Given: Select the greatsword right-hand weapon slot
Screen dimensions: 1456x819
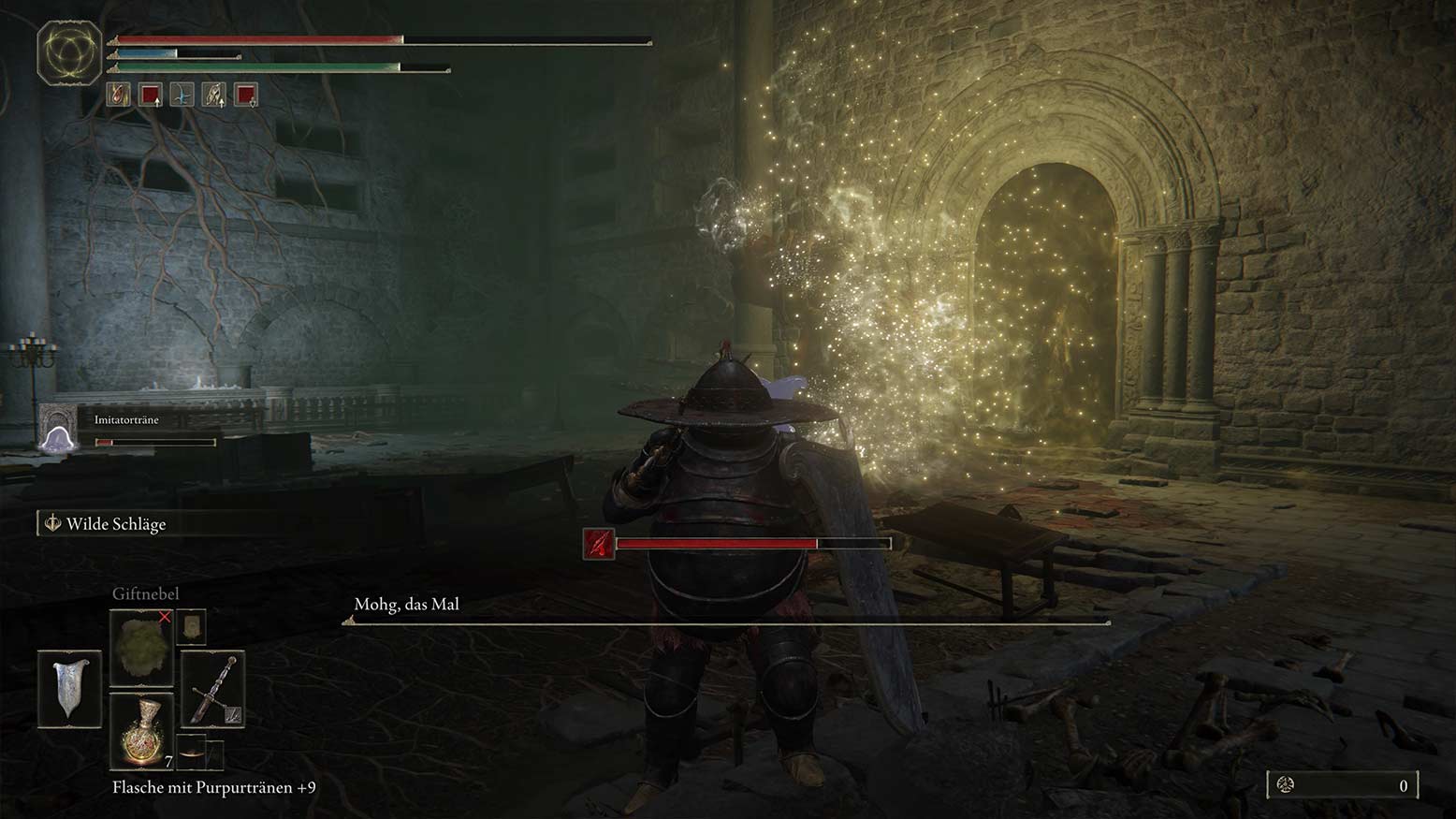Looking at the screenshot, I should [212, 690].
